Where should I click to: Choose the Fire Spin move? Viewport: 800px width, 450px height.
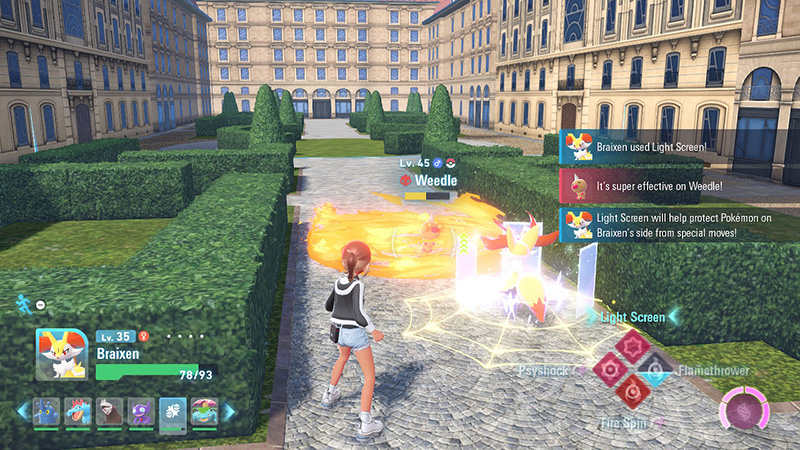point(633,392)
